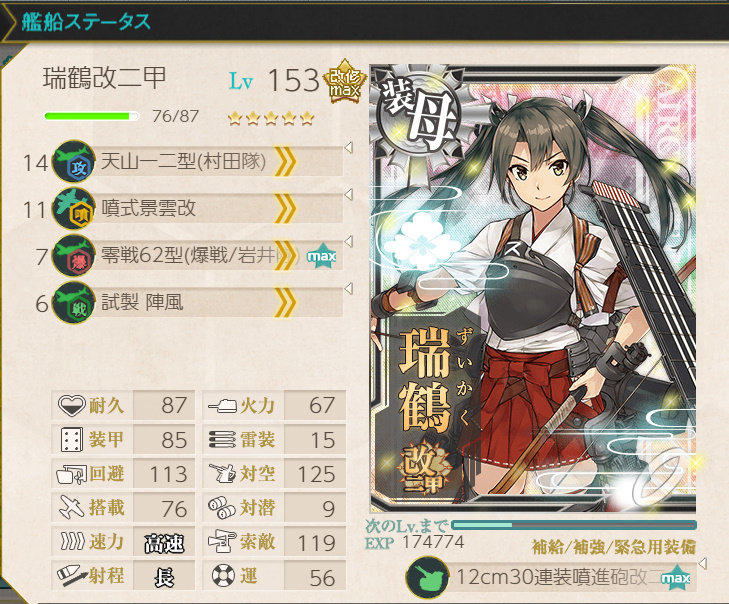Open the 12cm30連装噴進砲改二 reinforcement slot
The height and width of the screenshot is (604, 729).
[x=552, y=579]
